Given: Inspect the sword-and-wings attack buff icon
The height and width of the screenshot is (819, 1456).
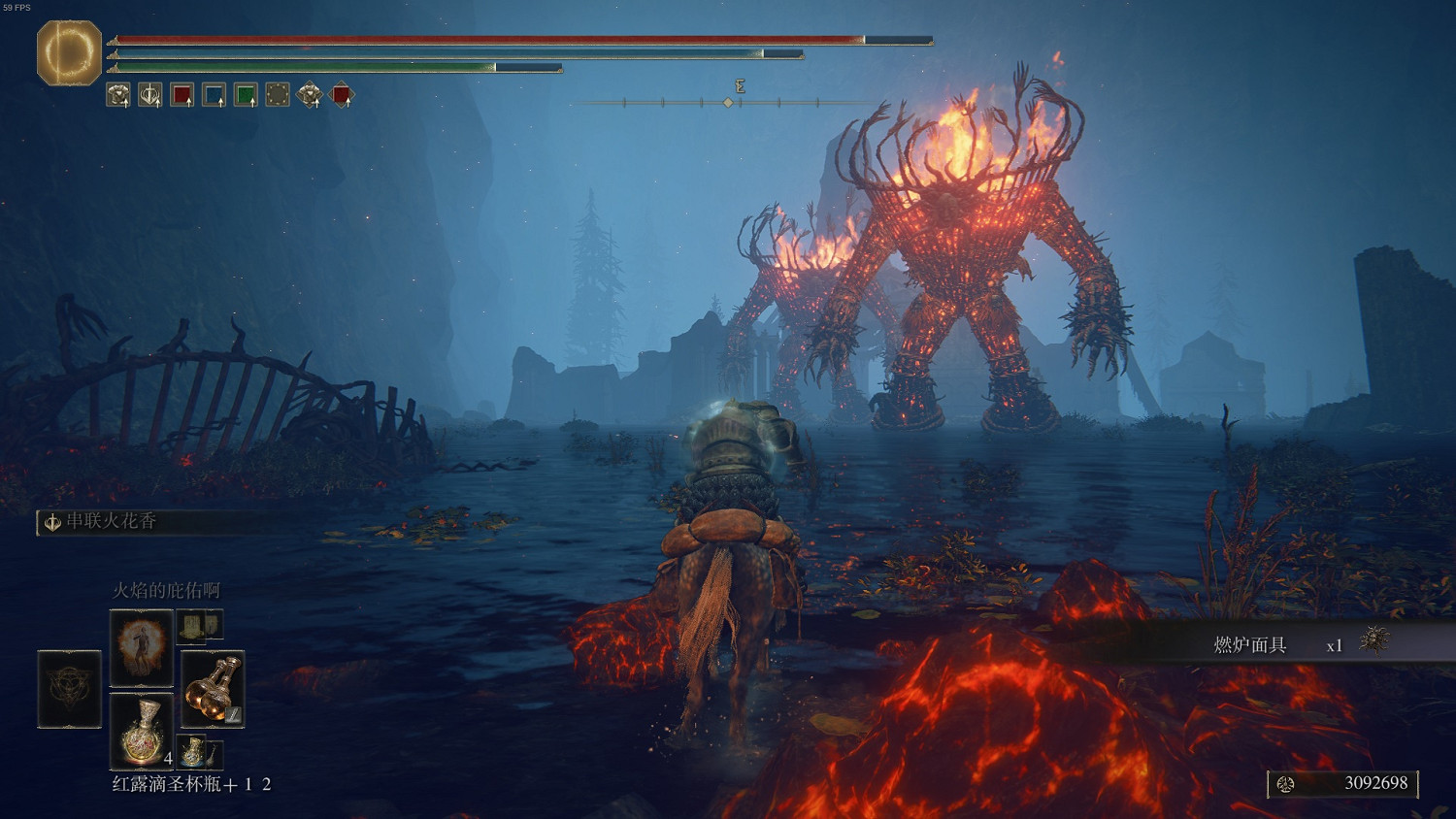Looking at the screenshot, I should pos(150,95).
